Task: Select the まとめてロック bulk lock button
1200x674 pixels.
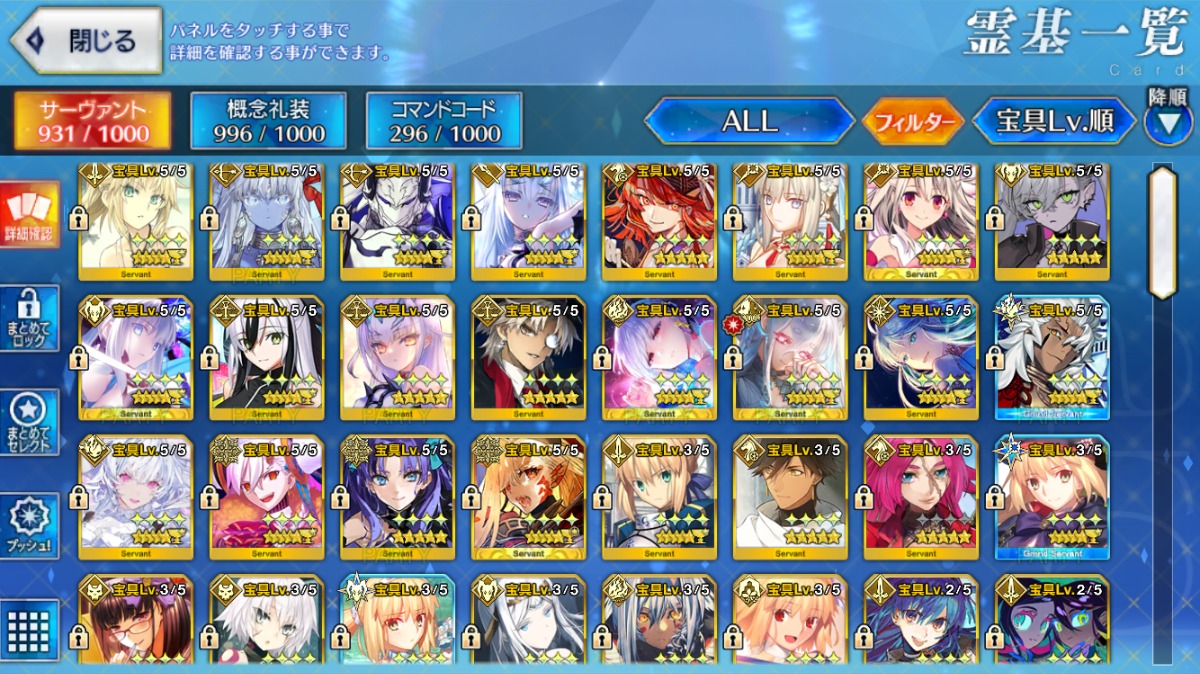Action: click(30, 318)
